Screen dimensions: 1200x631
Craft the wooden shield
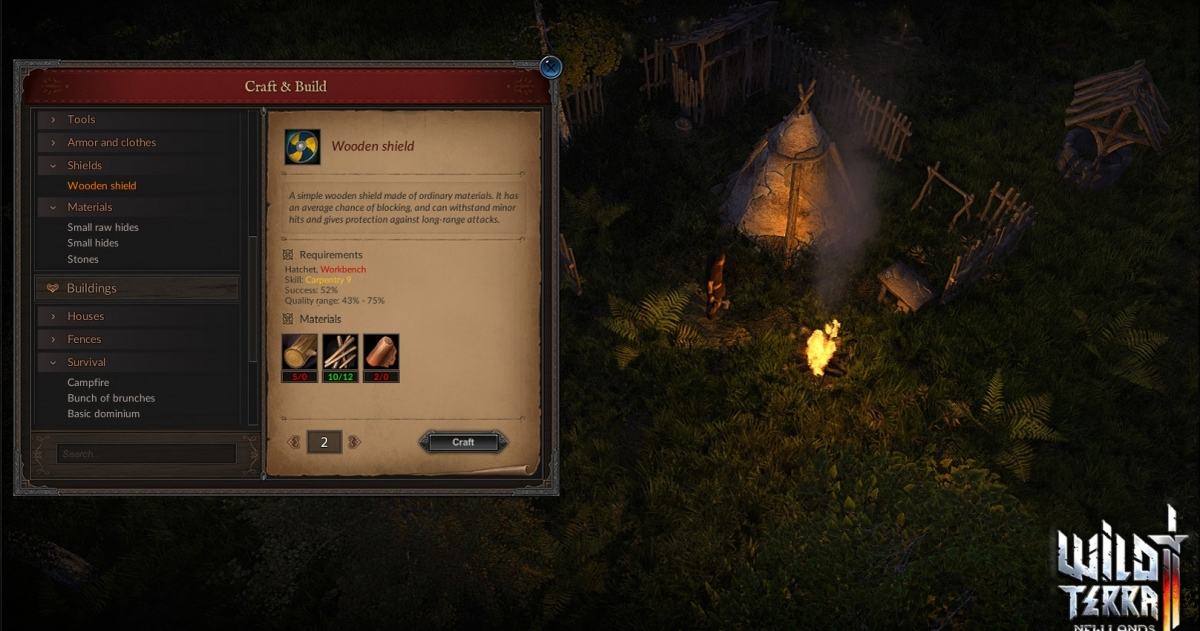tap(463, 442)
